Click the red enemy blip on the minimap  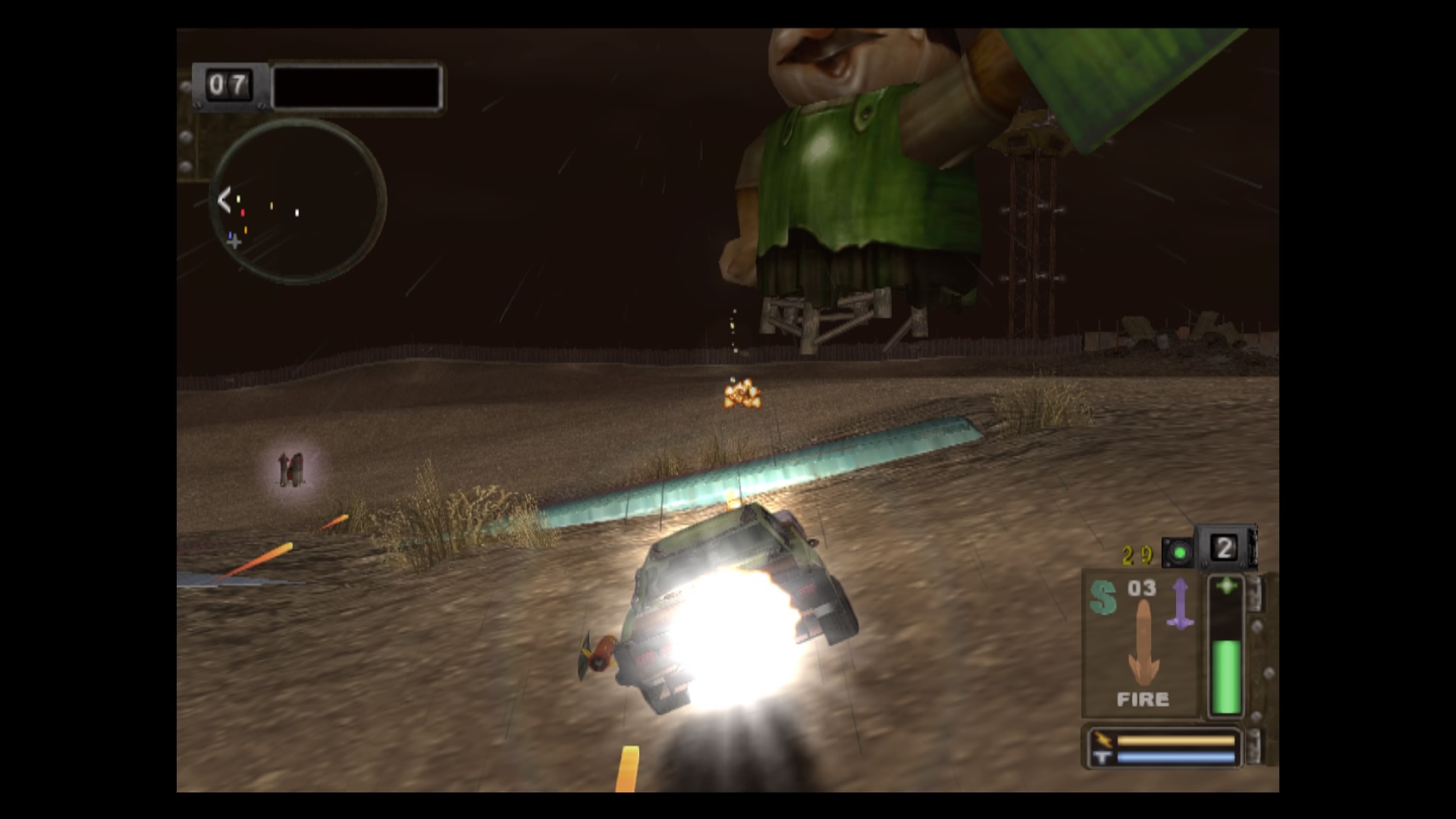243,213
